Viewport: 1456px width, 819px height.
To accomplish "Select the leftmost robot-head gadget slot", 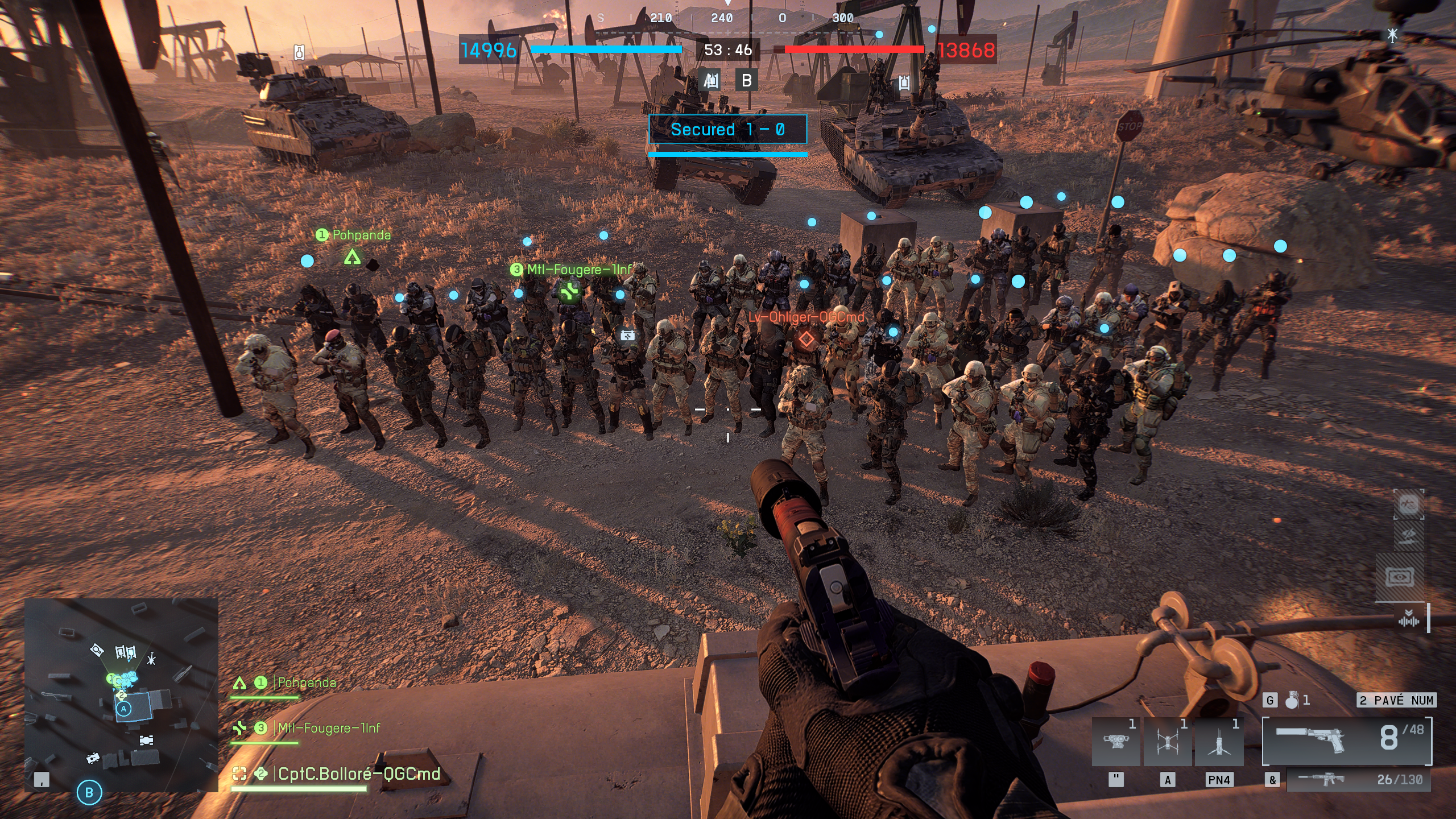I will point(1115,742).
